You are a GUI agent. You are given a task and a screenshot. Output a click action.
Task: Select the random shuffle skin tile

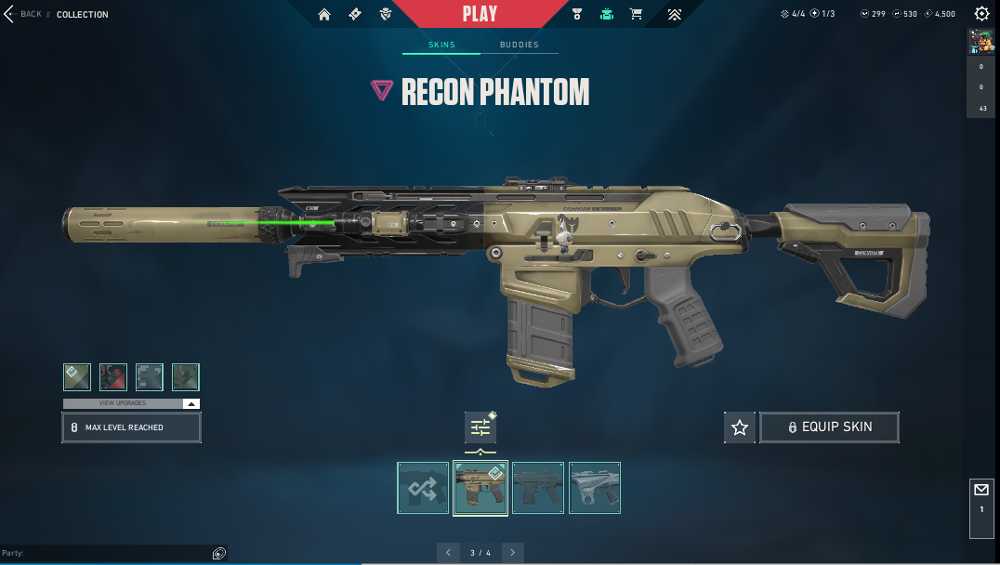pos(423,488)
